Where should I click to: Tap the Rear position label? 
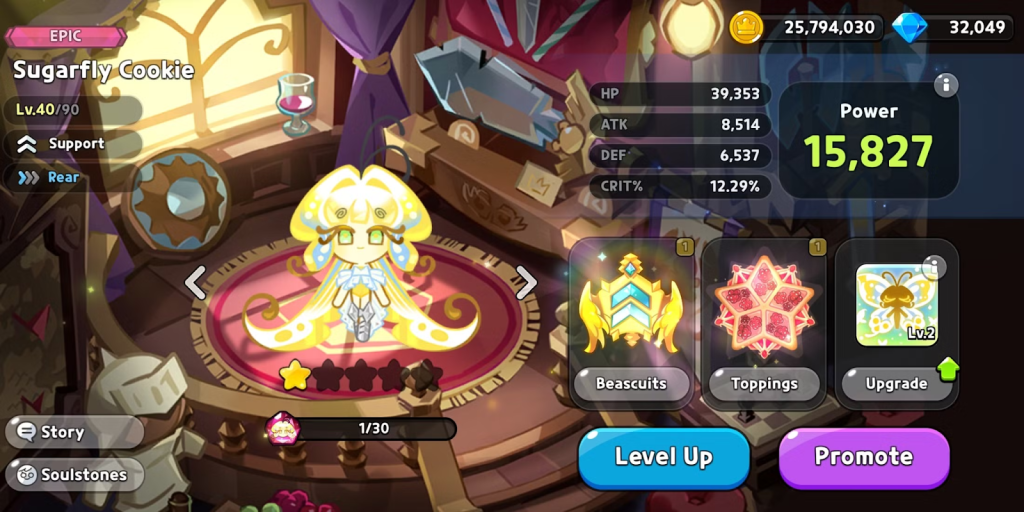[63, 177]
